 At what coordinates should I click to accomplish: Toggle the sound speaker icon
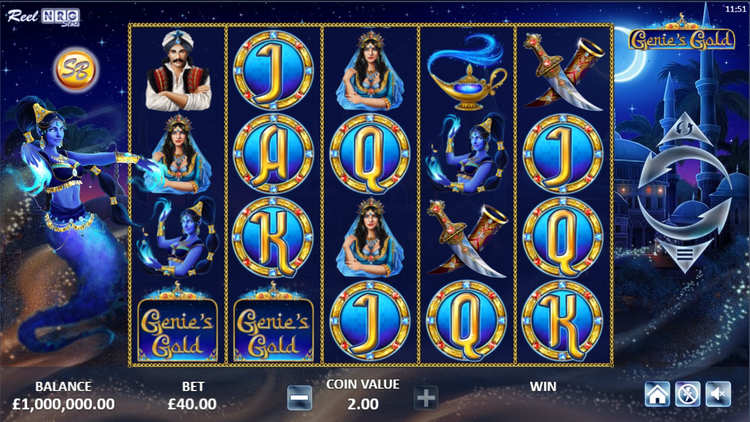[717, 394]
